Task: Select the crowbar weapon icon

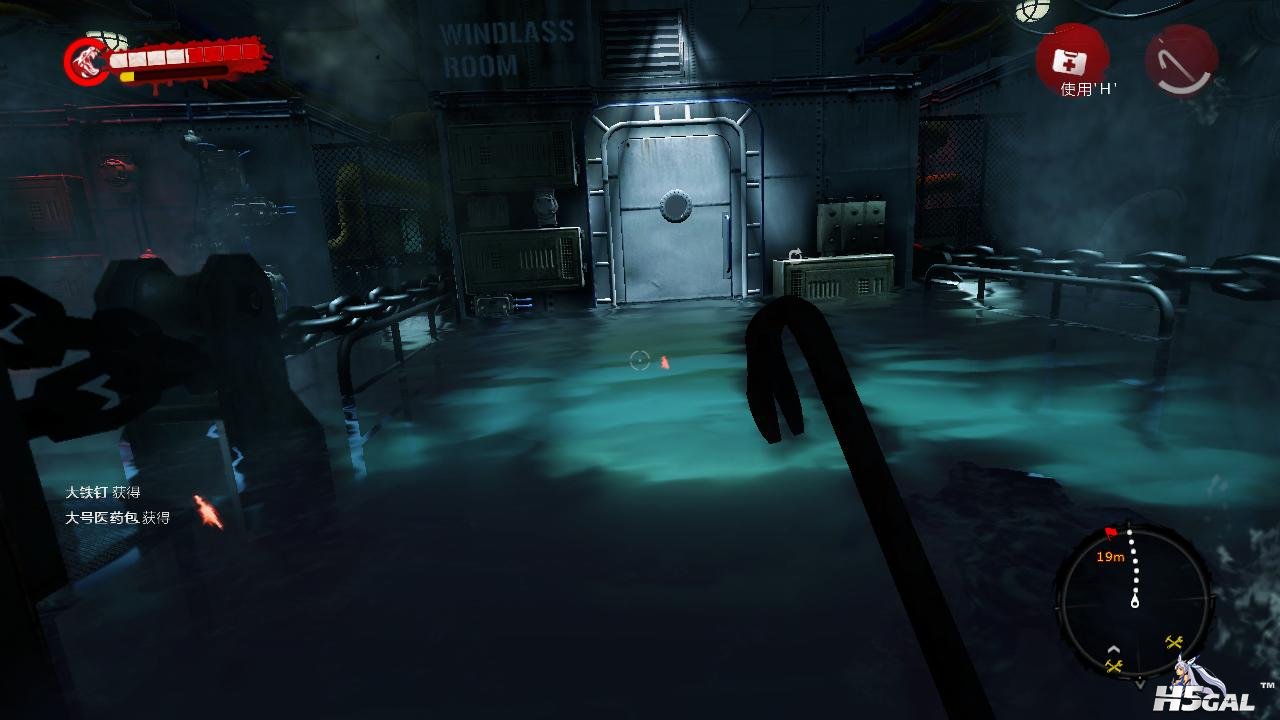Action: tap(1181, 60)
